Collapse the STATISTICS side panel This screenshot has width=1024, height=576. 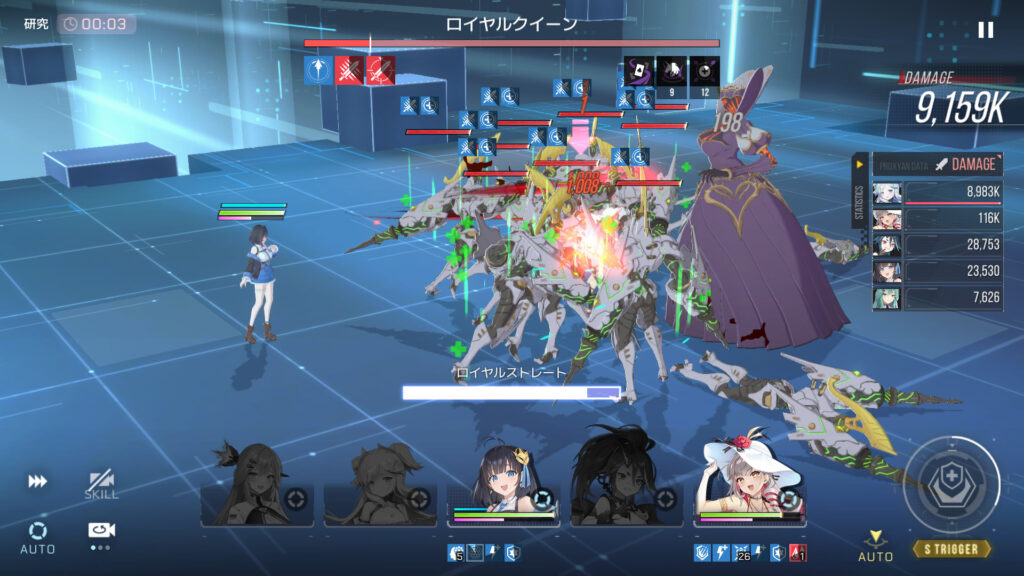click(x=859, y=164)
